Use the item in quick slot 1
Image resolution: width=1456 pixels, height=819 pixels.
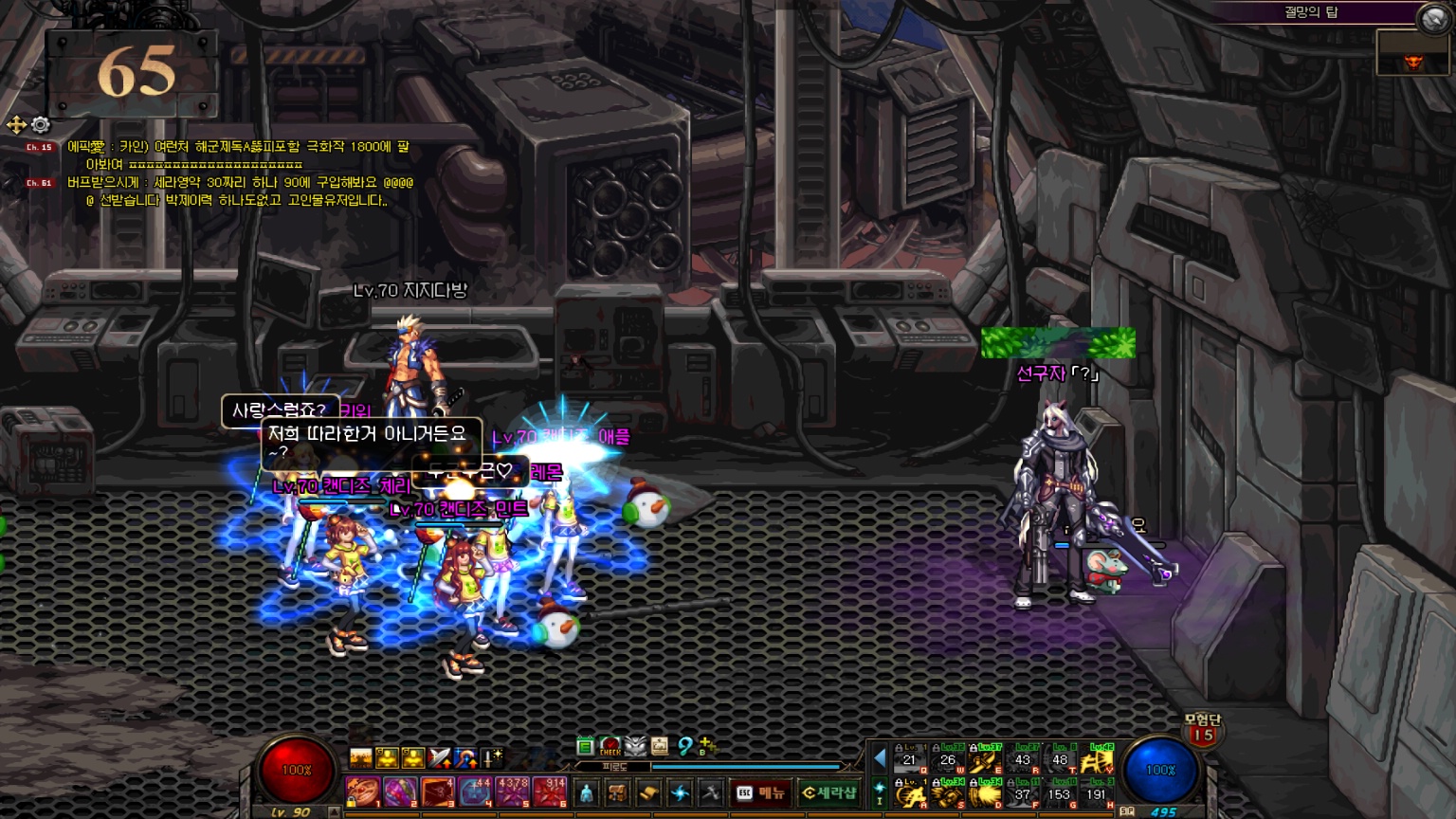[361, 792]
